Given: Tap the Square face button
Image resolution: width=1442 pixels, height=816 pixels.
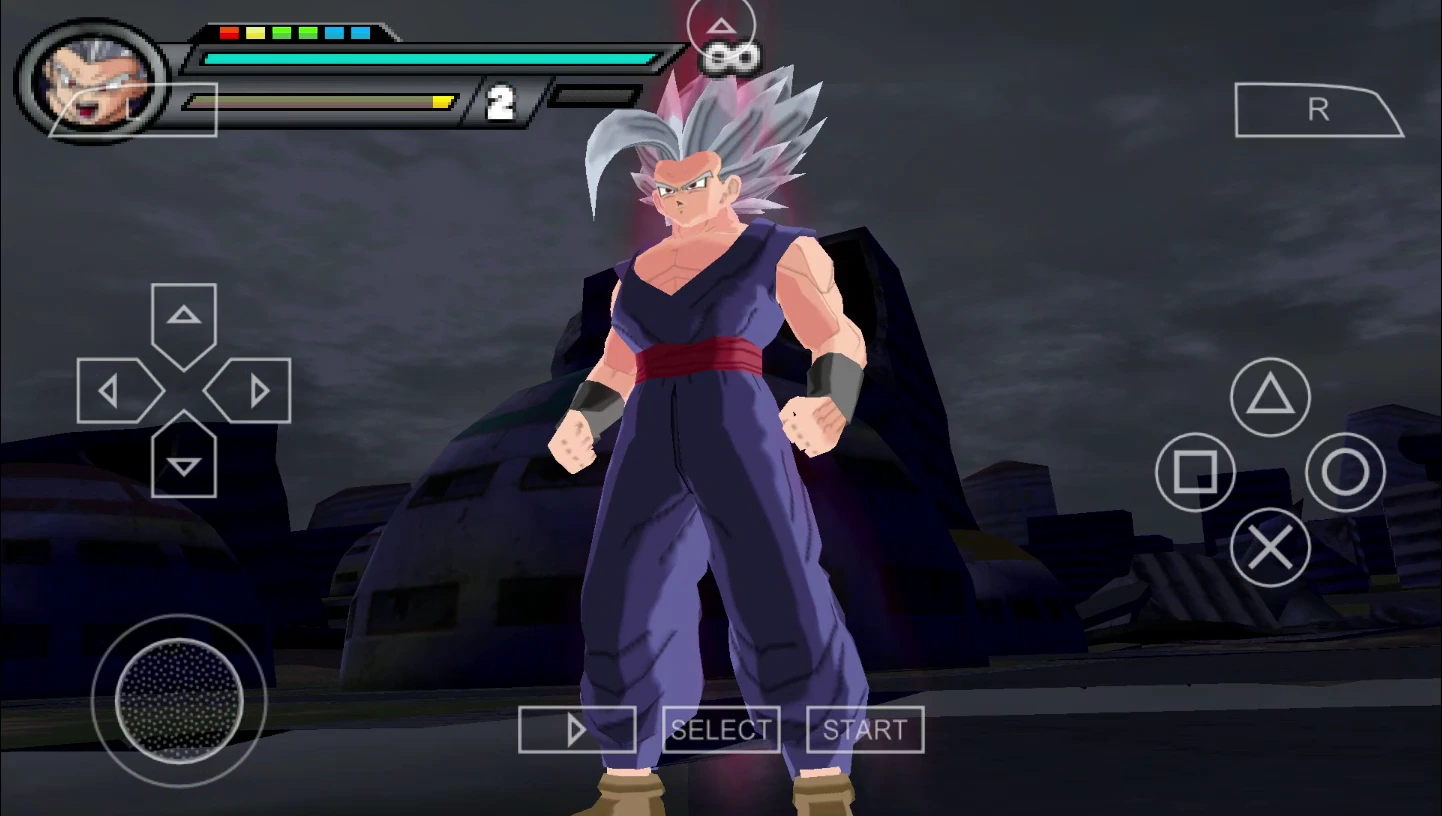Looking at the screenshot, I should coord(1196,472).
